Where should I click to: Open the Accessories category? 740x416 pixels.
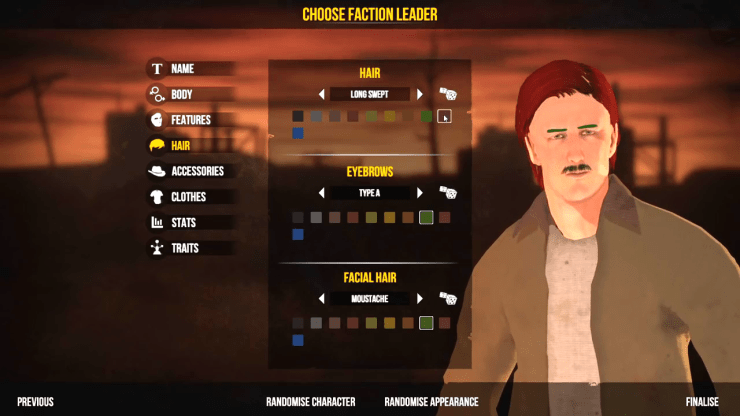click(x=197, y=171)
